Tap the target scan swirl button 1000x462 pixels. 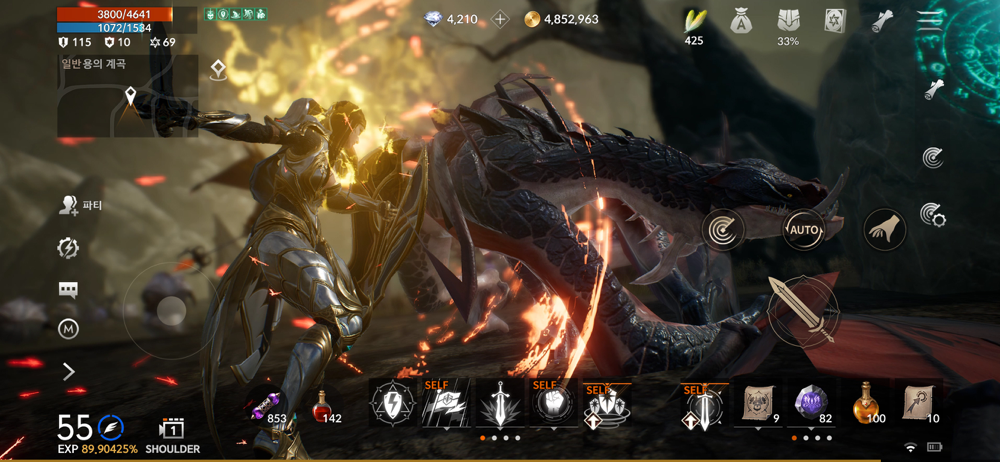tap(721, 230)
